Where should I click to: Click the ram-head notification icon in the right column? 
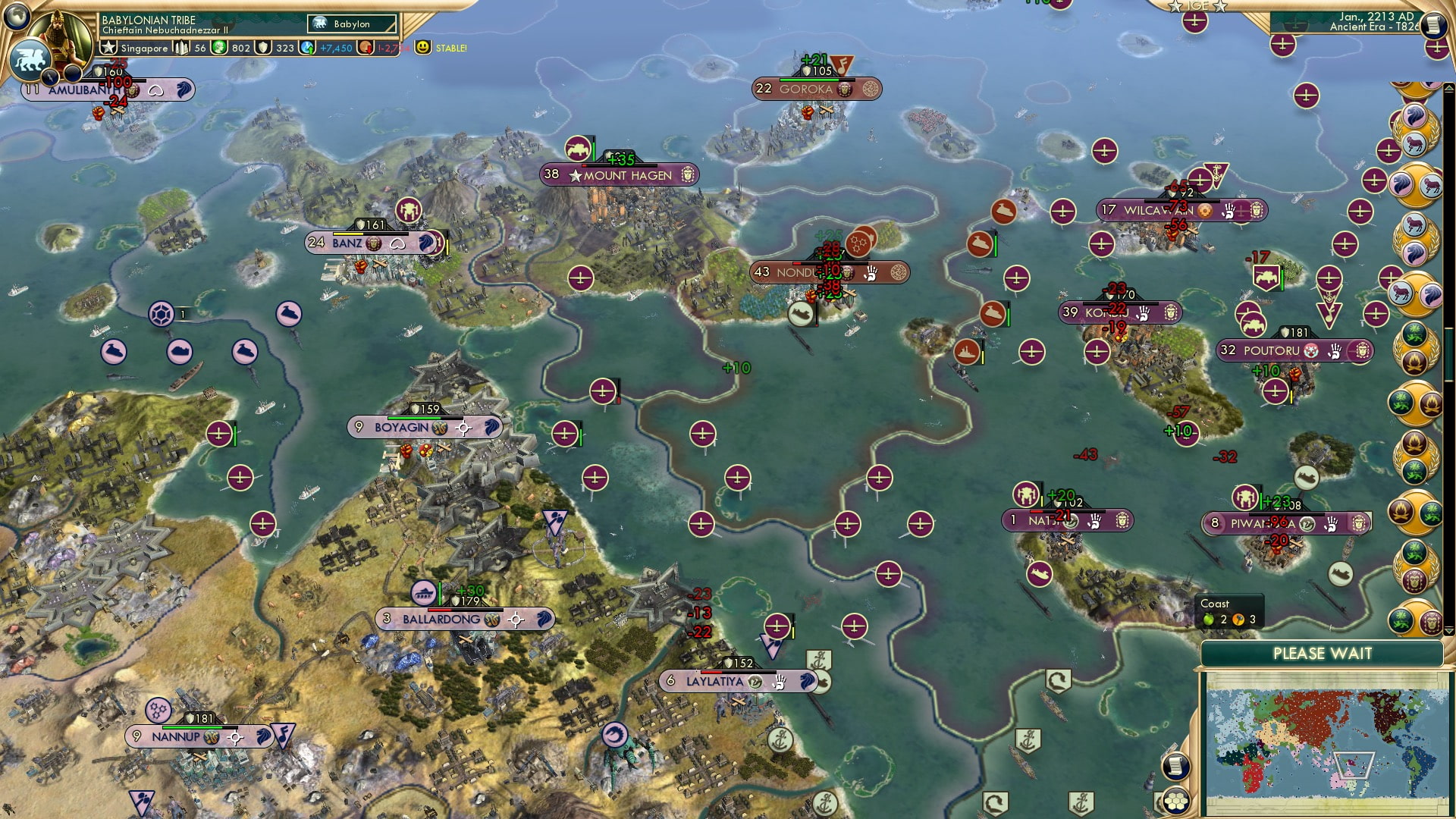tap(1413, 143)
